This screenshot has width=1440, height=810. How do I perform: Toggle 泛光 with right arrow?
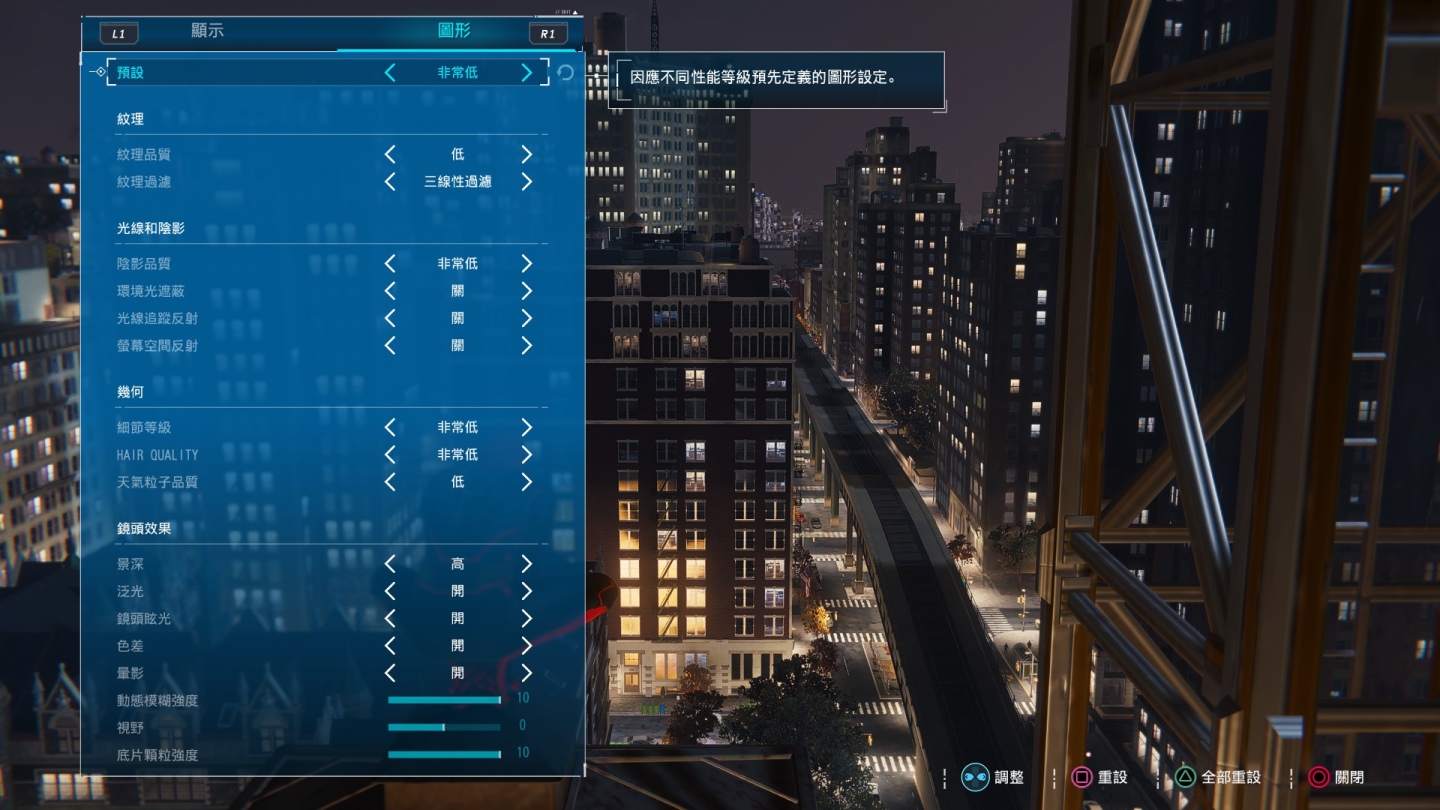point(527,591)
